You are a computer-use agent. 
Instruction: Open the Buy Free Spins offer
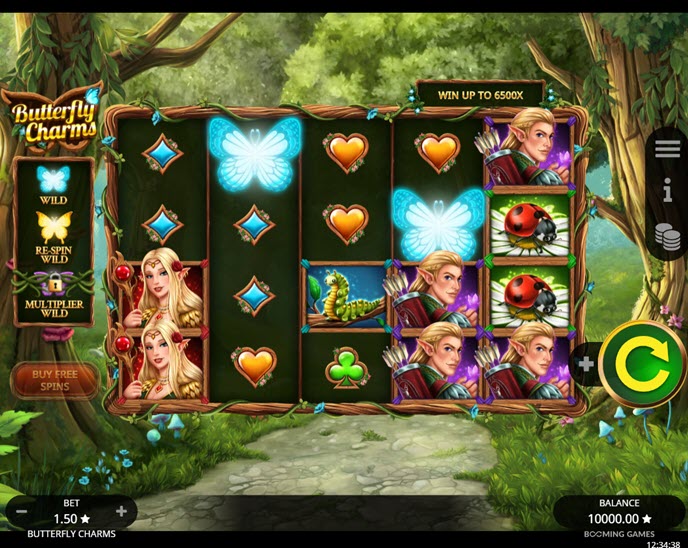(55, 380)
